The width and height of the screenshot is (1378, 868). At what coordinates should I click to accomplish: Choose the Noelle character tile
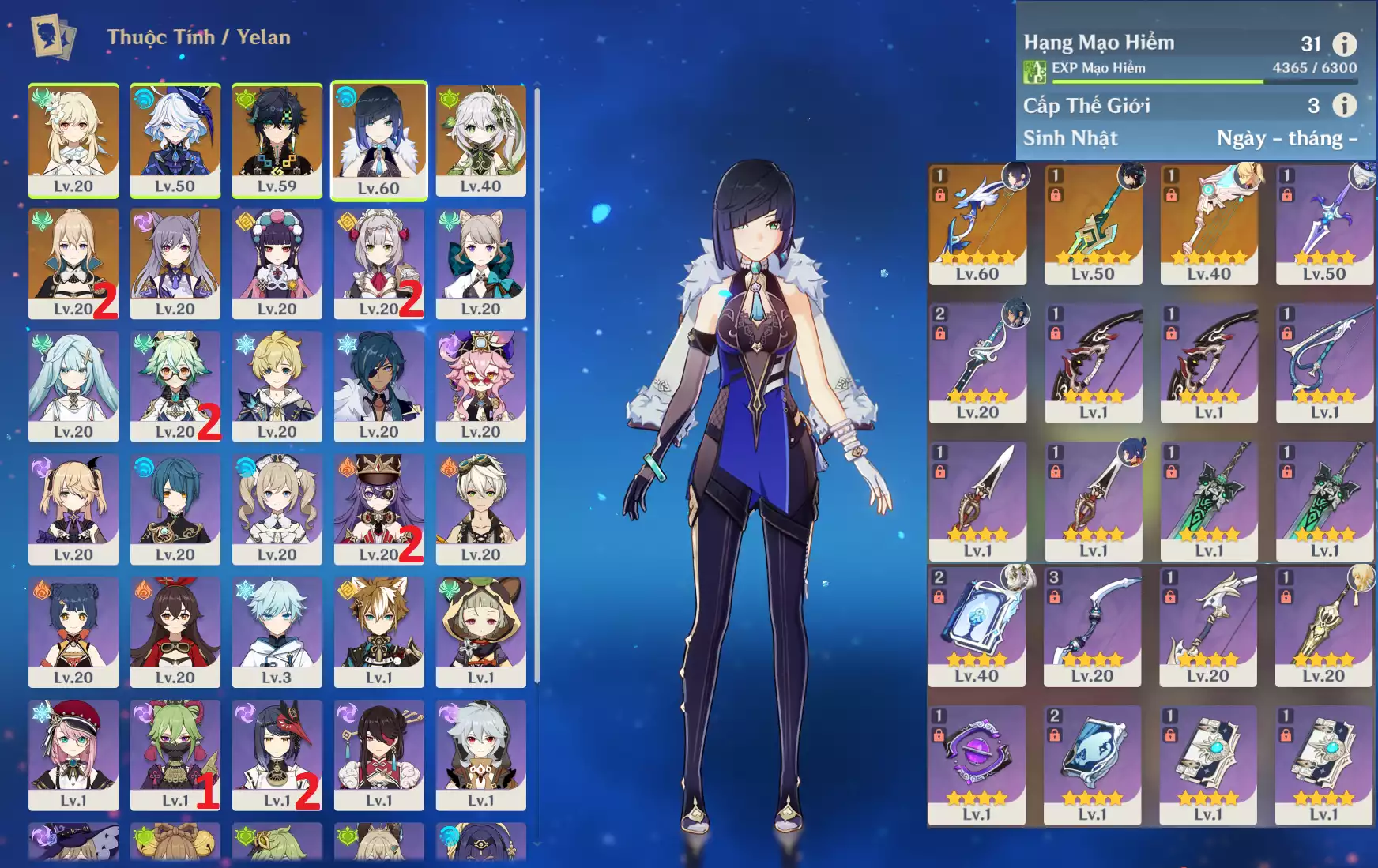(378, 262)
